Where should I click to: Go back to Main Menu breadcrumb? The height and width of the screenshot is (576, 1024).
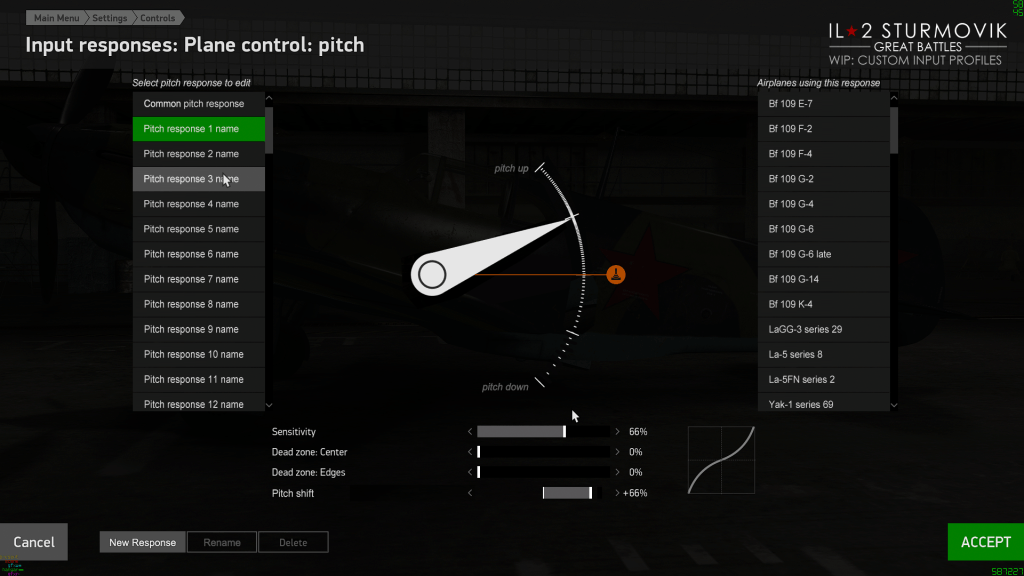pyautogui.click(x=57, y=18)
